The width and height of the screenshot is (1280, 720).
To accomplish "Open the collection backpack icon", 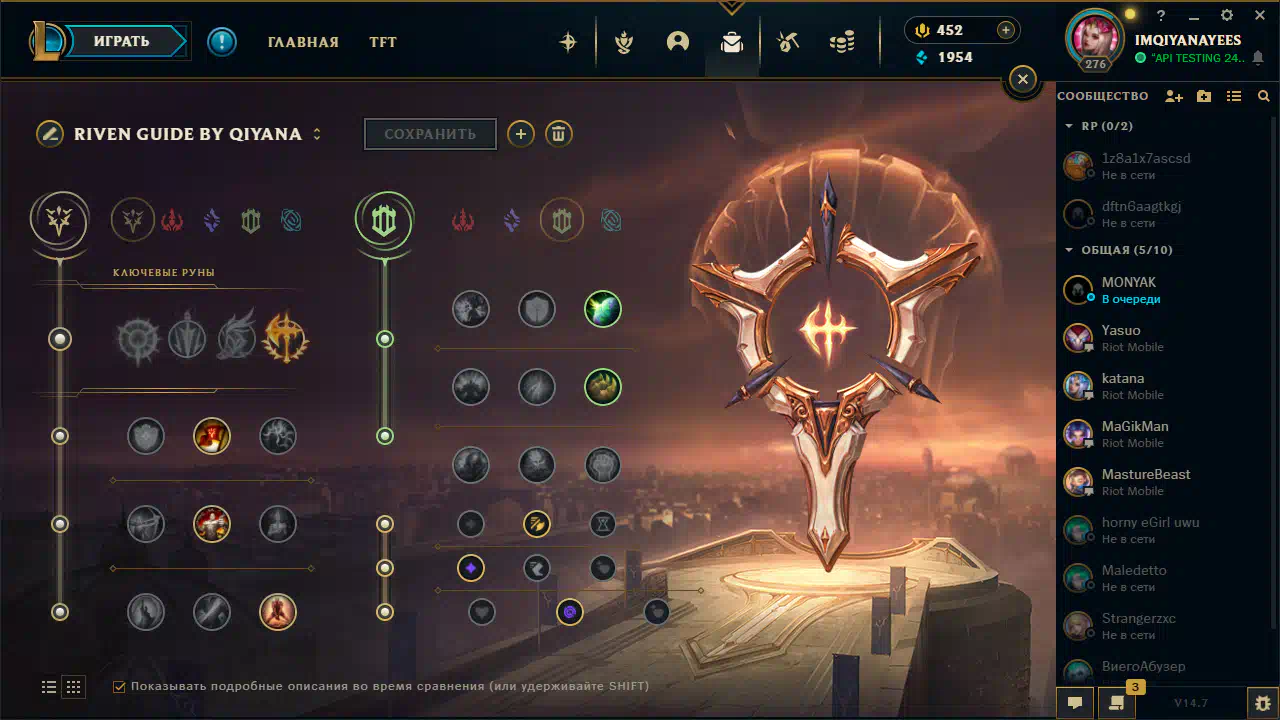I will (732, 42).
